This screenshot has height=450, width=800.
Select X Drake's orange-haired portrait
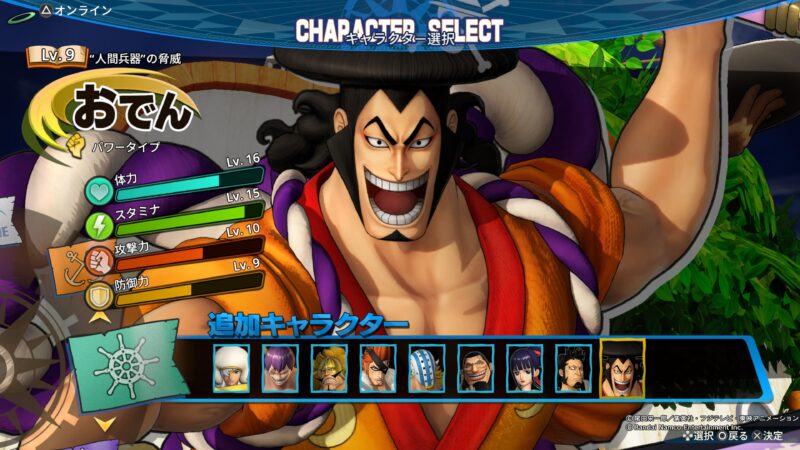coord(378,368)
